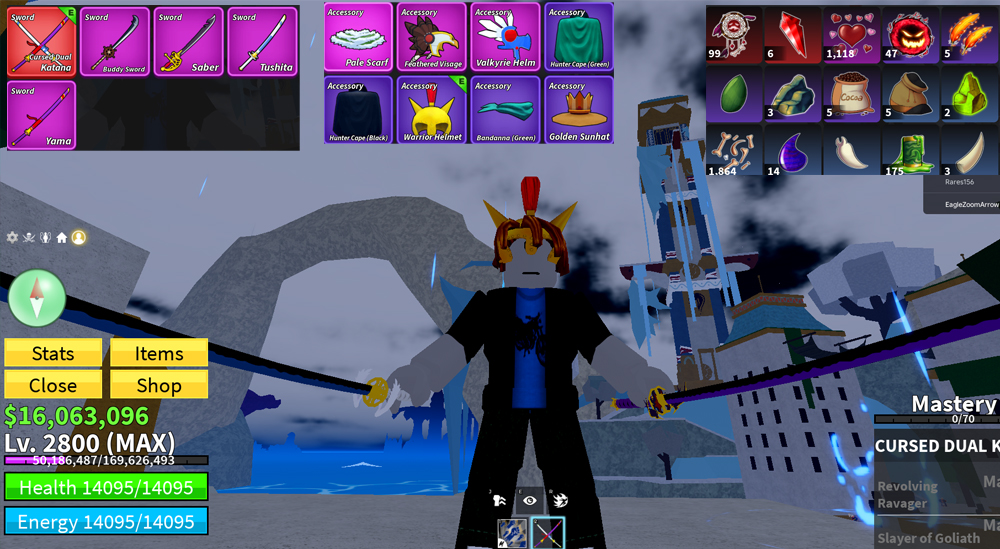Select the Warrior Helmet accessory
Viewport: 1000px width, 549px height.
click(x=432, y=110)
